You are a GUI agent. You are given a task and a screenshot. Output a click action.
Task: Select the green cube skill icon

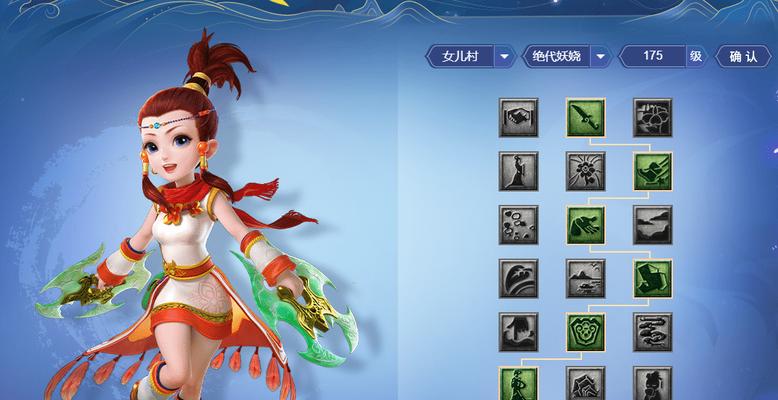[x=652, y=279]
